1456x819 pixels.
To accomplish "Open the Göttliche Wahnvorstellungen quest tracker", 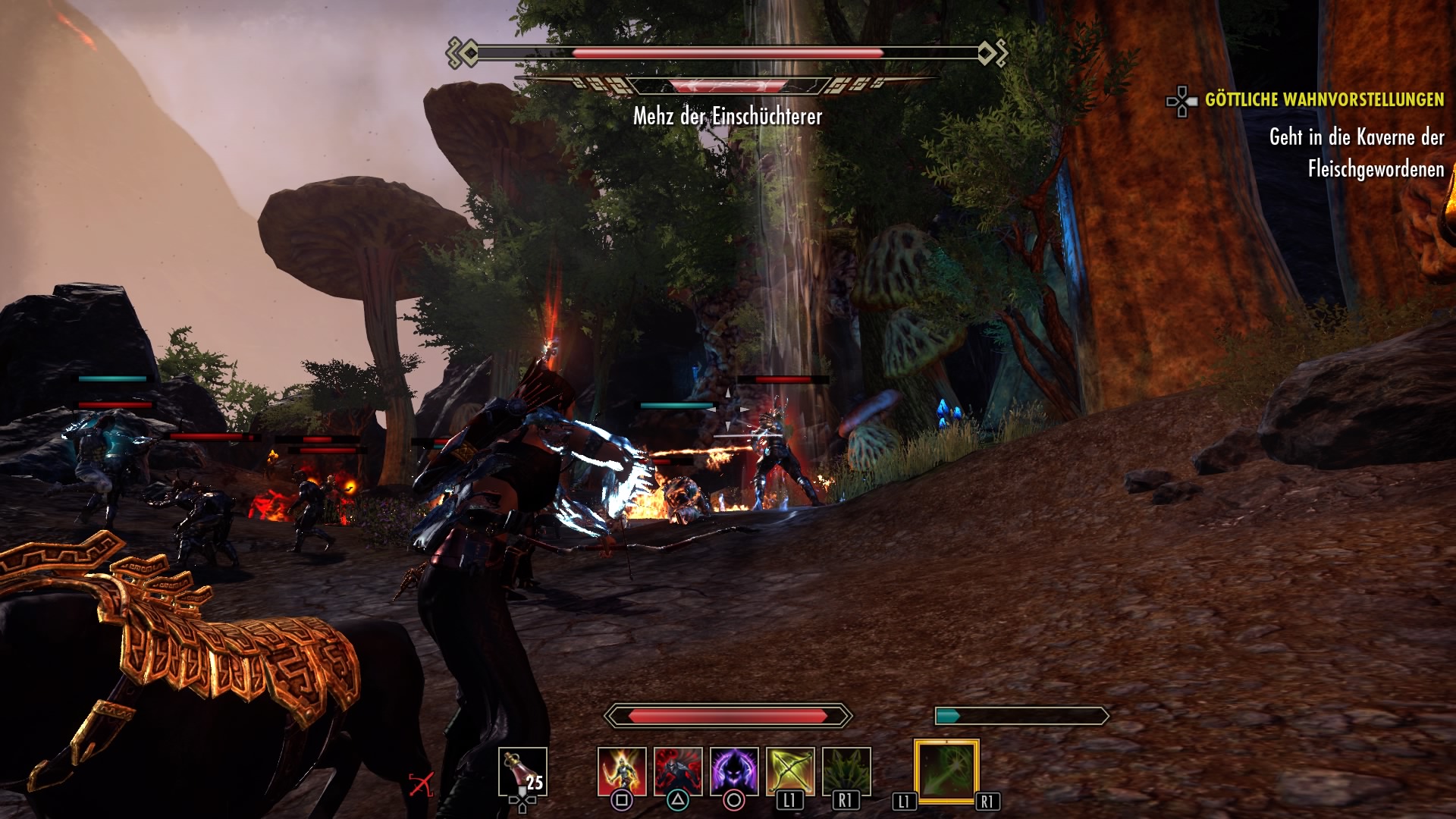I will click(1323, 99).
